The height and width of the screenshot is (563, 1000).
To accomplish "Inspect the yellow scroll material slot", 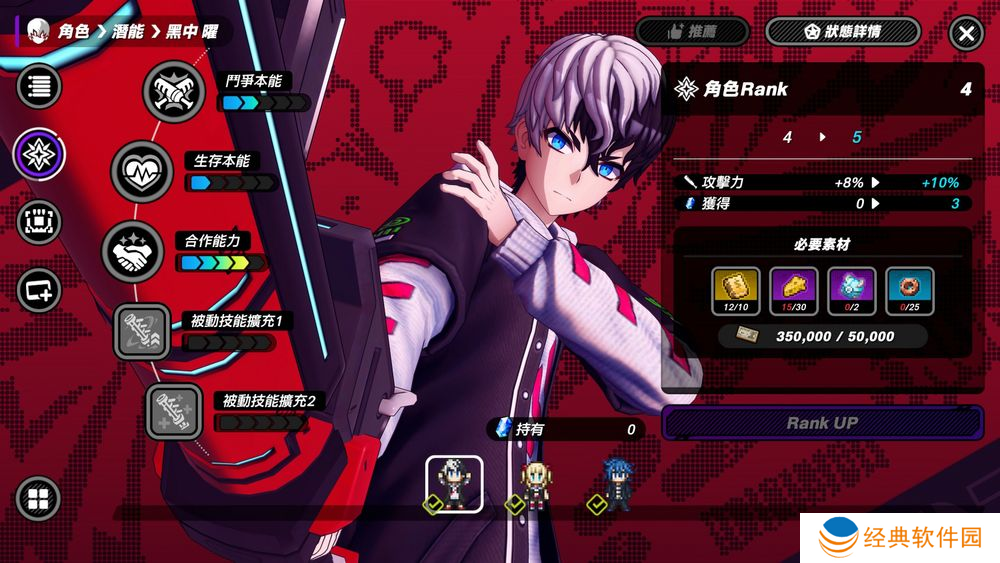I will tap(736, 290).
